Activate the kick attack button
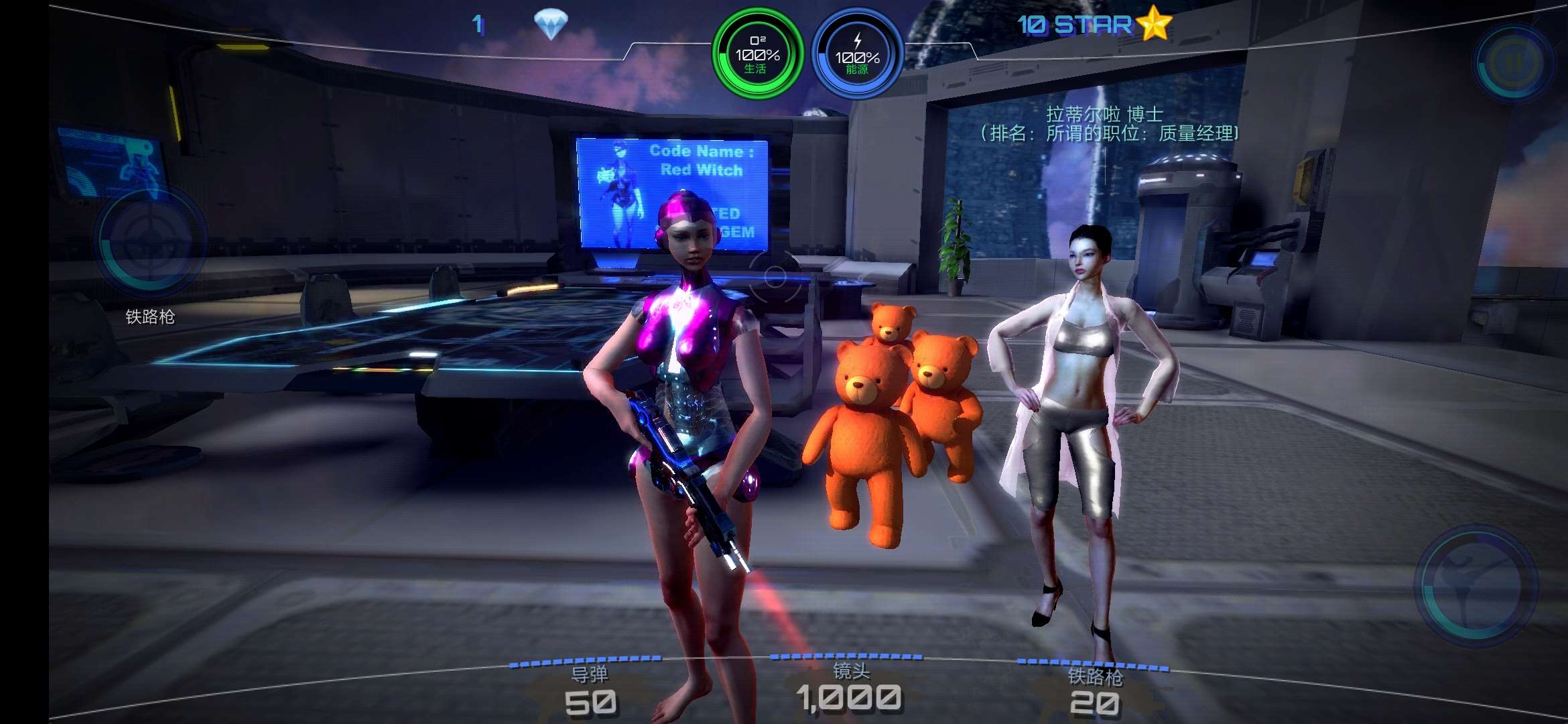Viewport: 1568px width, 724px height. tap(1476, 585)
